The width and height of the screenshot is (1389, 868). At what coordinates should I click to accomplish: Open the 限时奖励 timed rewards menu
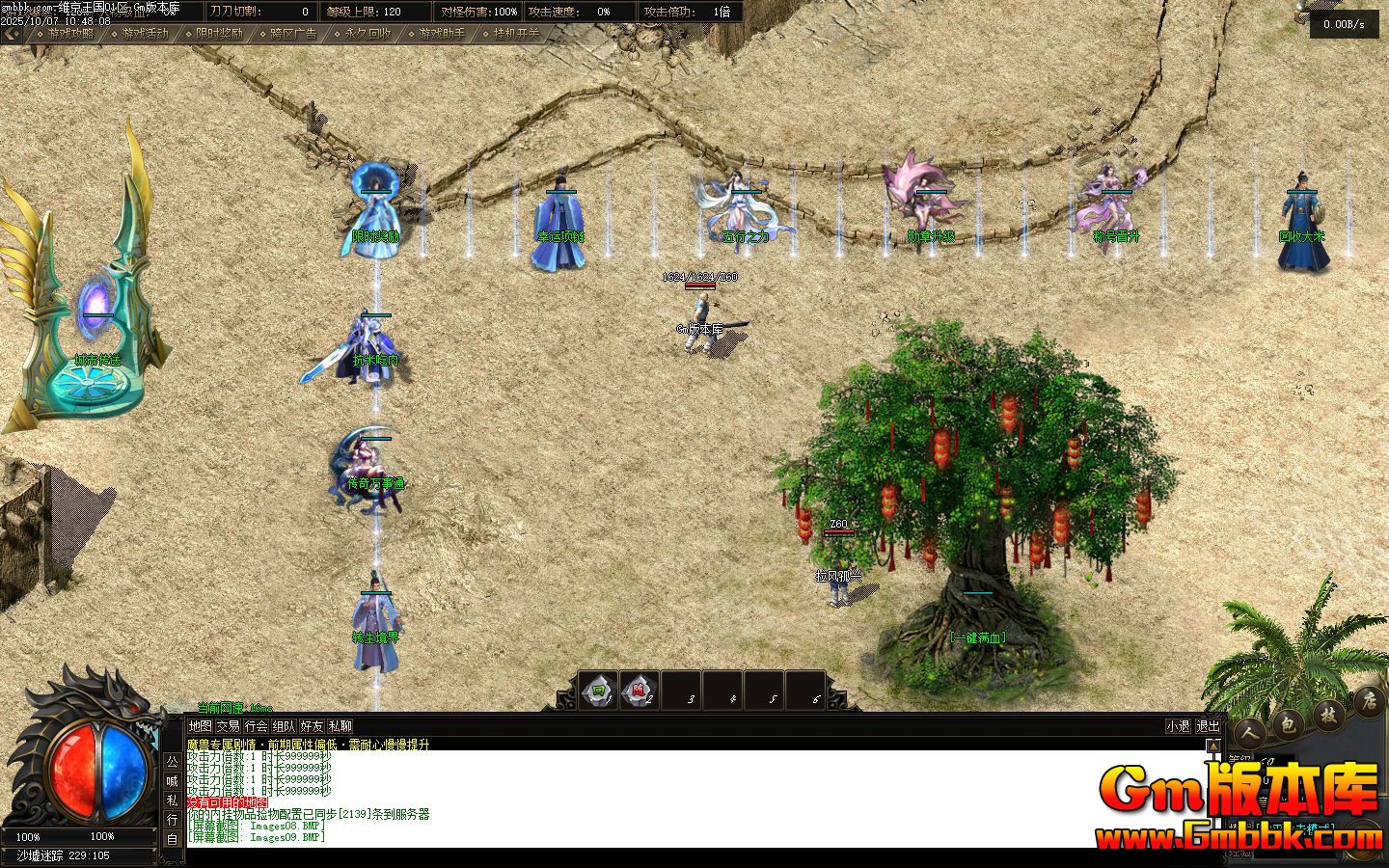[218, 33]
